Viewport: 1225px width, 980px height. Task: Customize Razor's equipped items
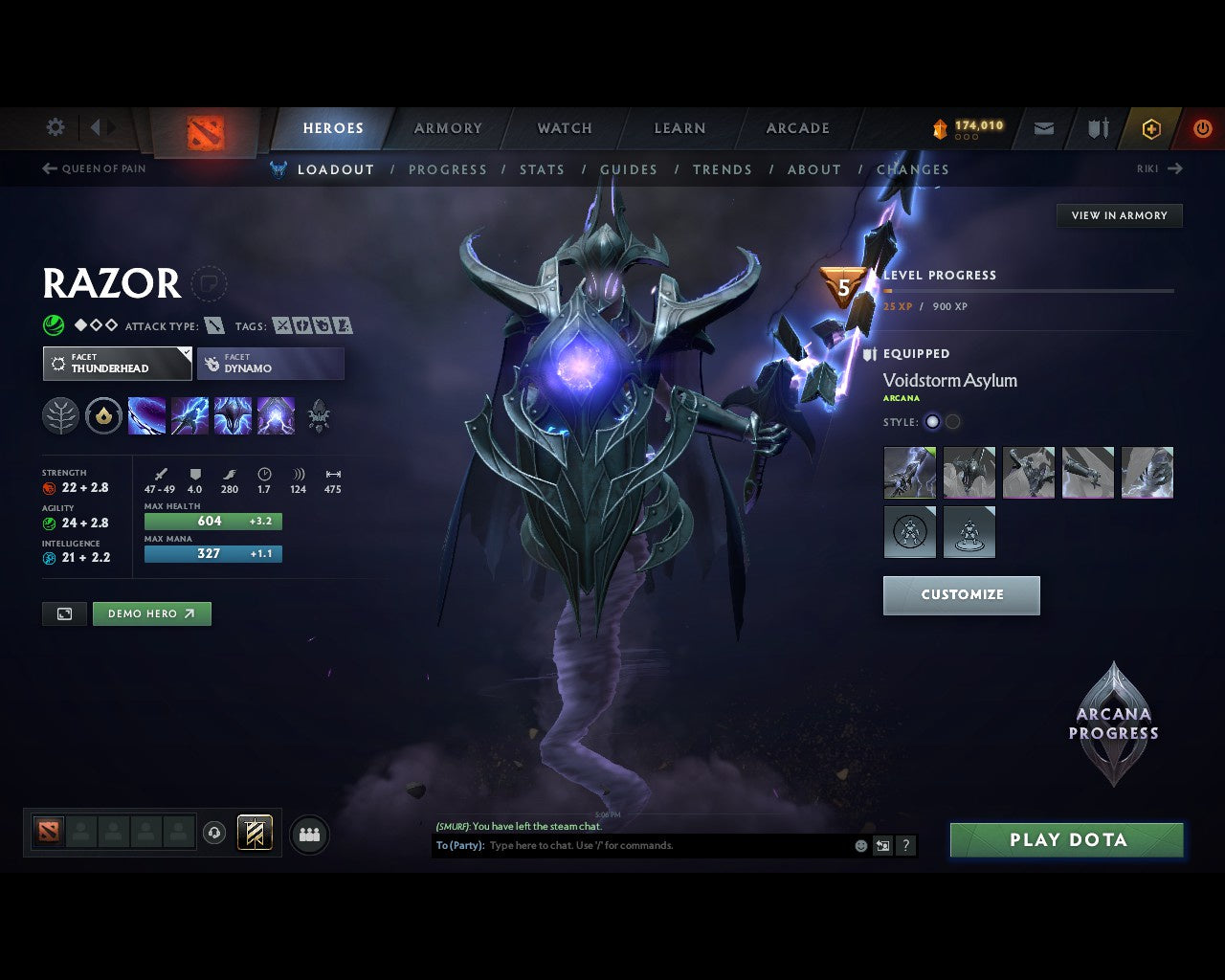(x=961, y=594)
